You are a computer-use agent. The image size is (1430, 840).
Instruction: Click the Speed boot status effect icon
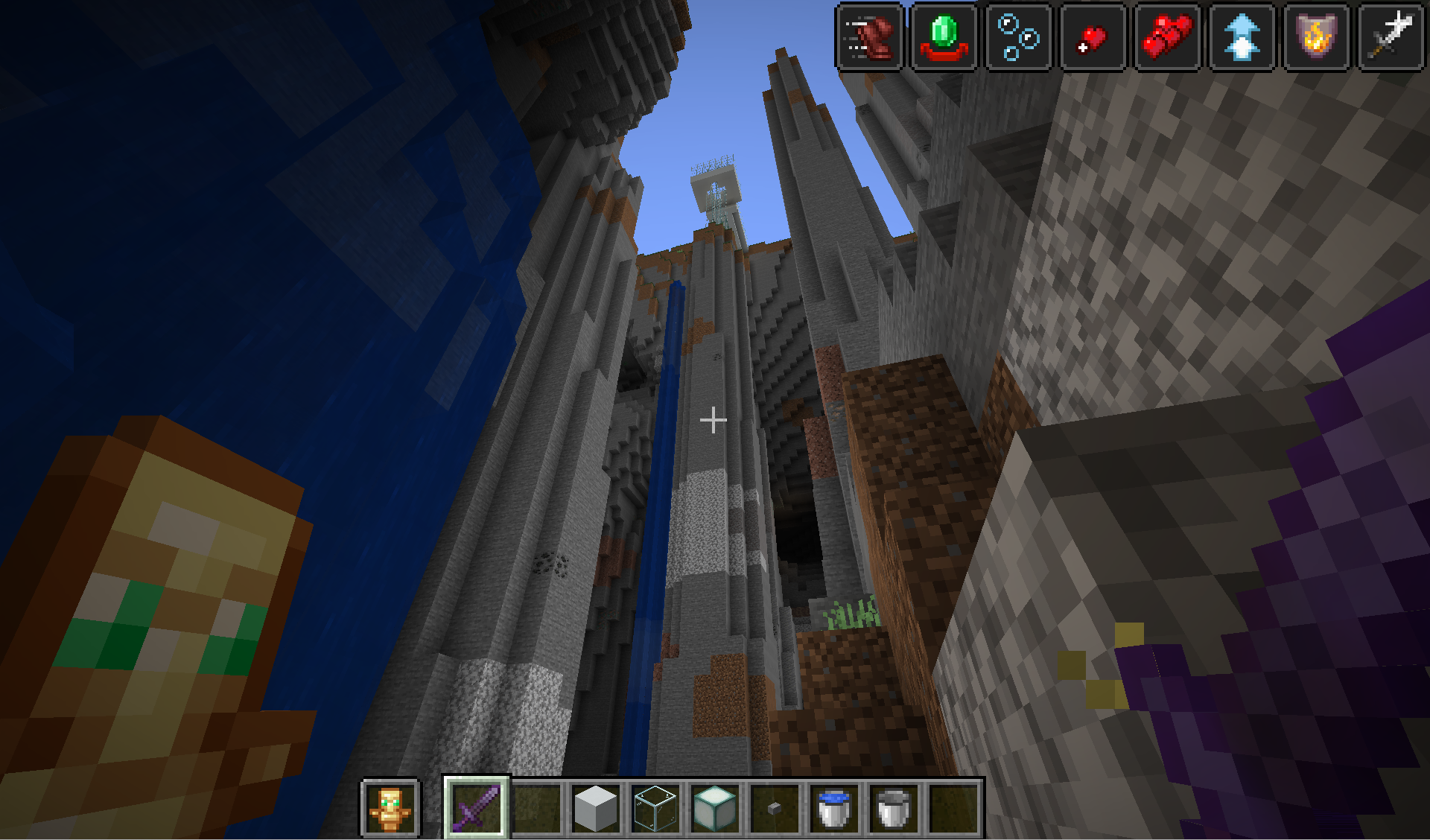tap(870, 36)
